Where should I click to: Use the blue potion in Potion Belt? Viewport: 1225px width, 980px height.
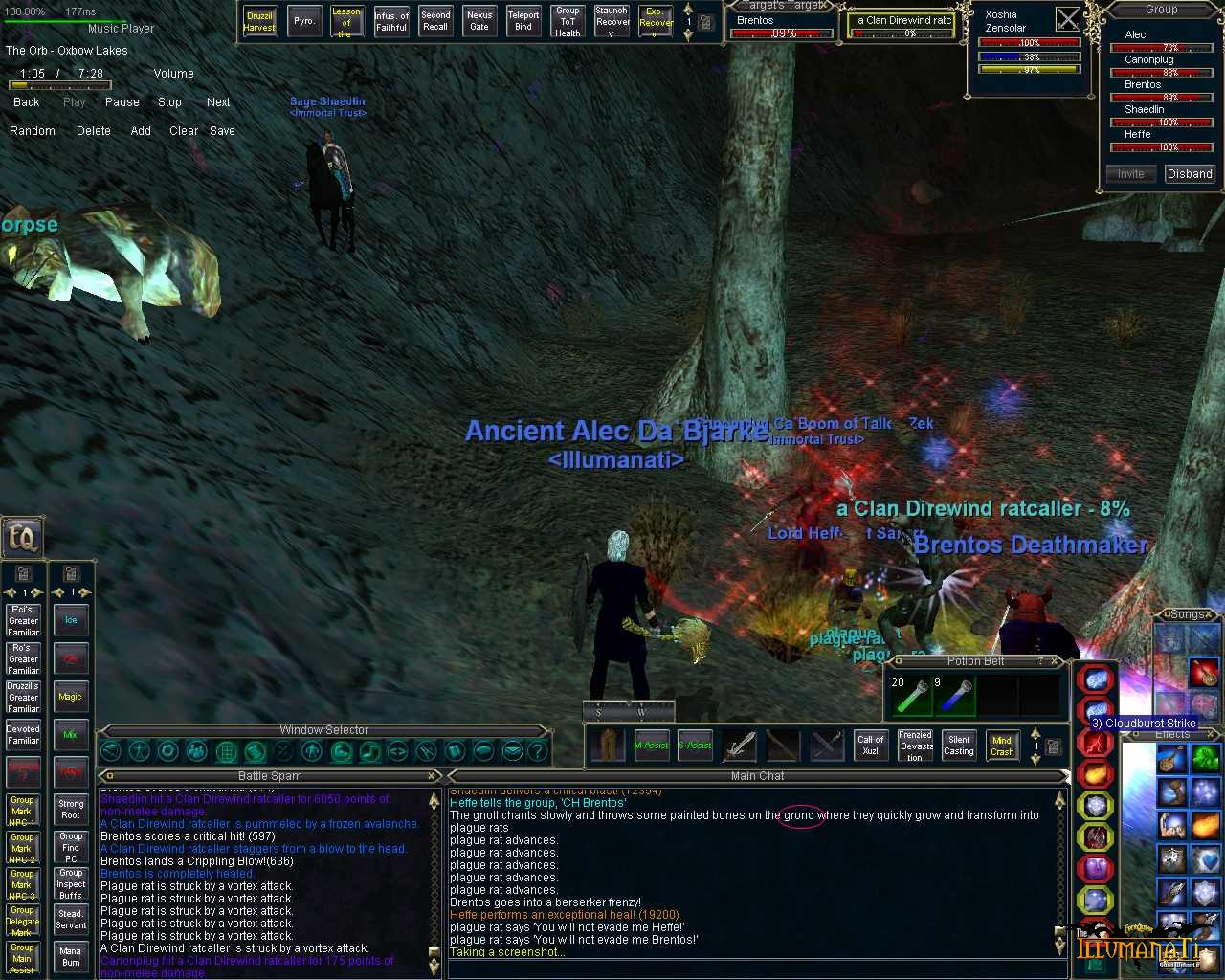[953, 696]
